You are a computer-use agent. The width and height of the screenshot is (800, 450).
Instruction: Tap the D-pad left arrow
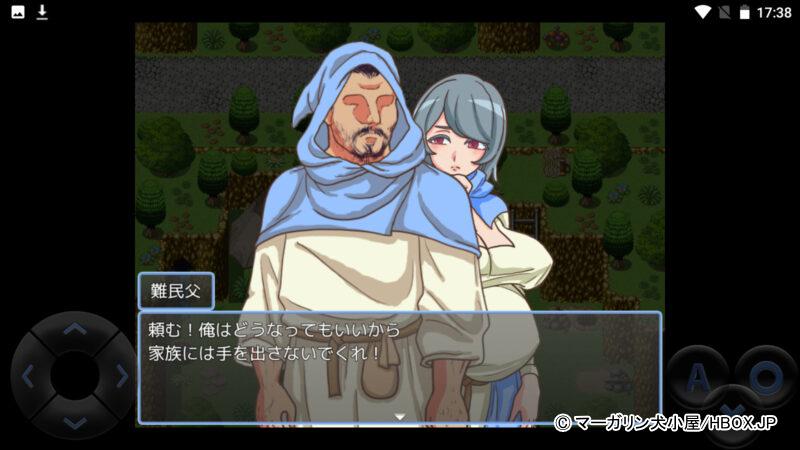point(28,377)
